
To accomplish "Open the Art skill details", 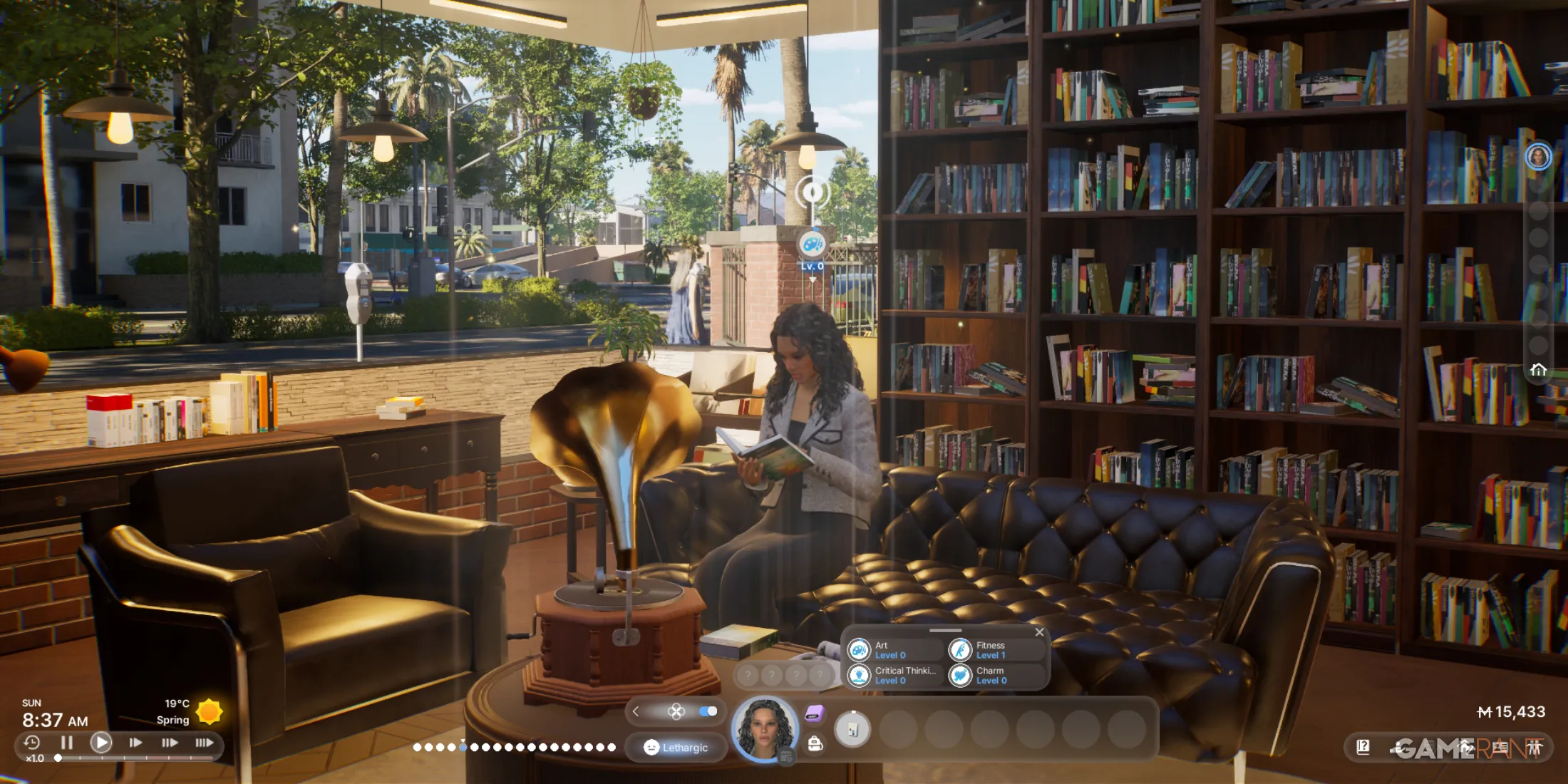I will [859, 649].
